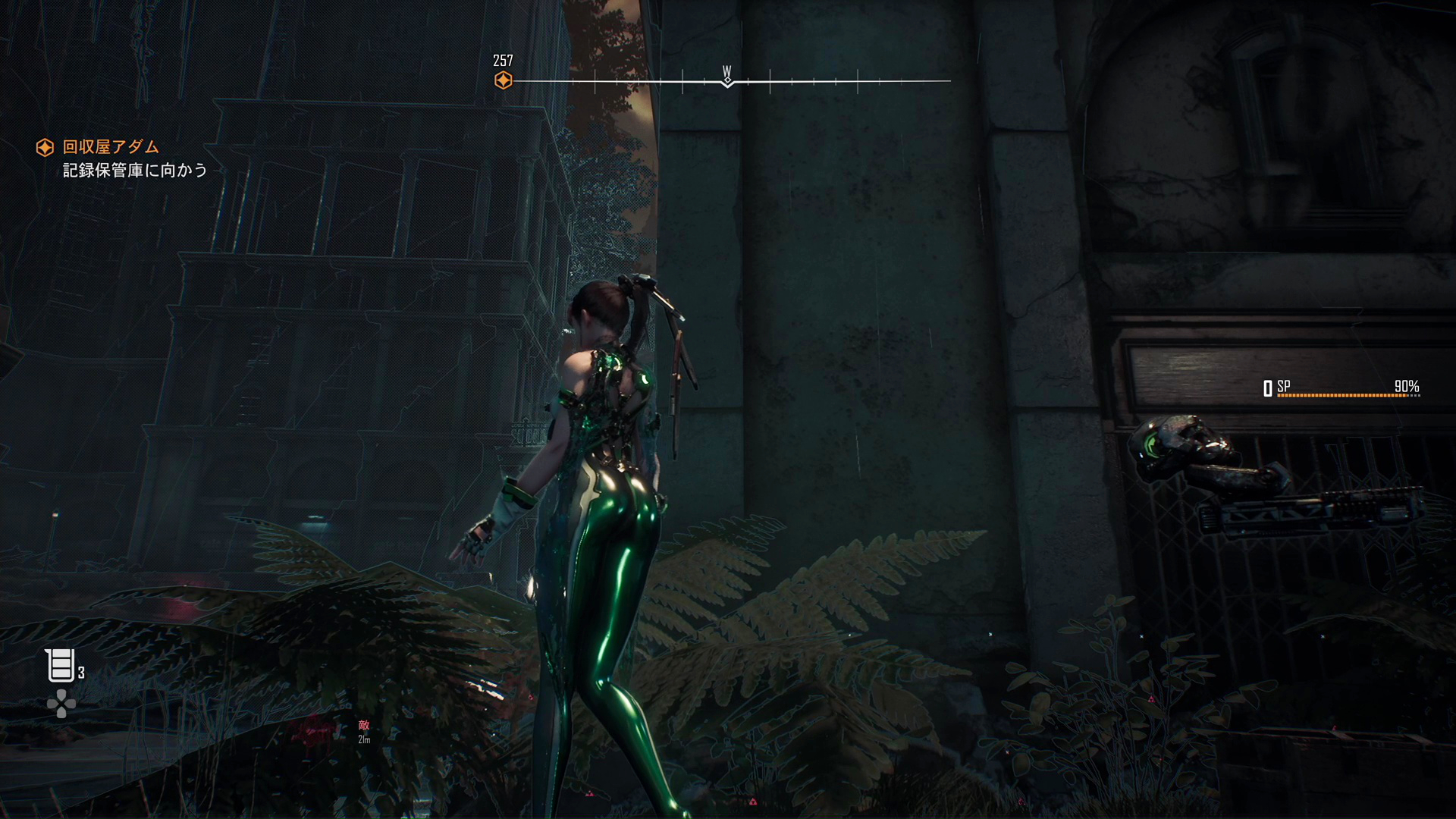Screen dimensions: 1456x819
Task: Open the 回収屋アダム quest tracker
Action: (111, 147)
